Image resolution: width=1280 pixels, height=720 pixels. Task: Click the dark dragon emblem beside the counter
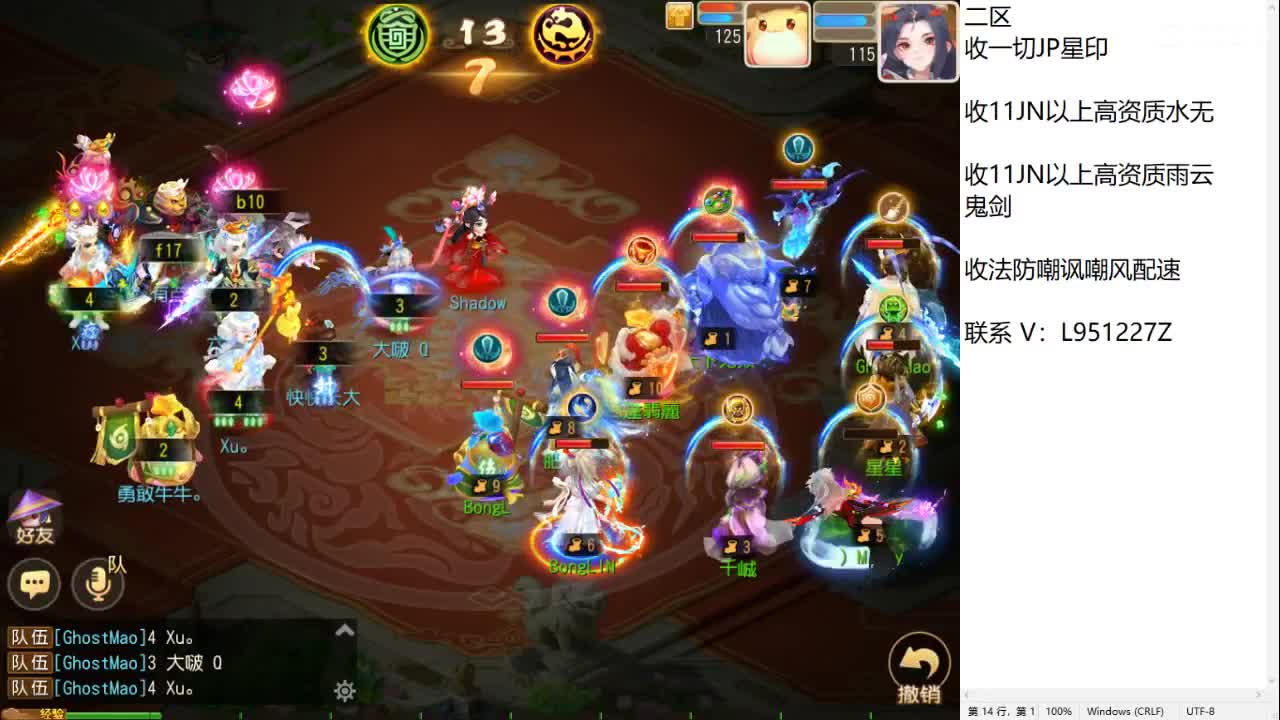[x=563, y=36]
